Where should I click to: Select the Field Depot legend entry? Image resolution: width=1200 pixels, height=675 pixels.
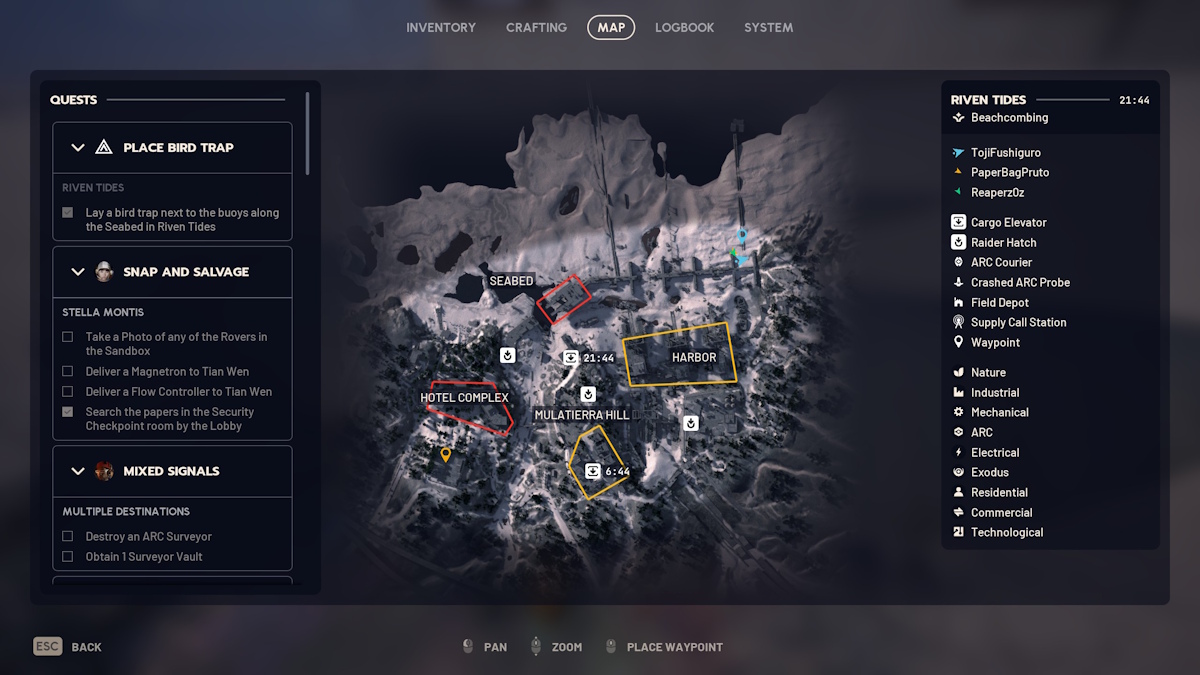(999, 302)
